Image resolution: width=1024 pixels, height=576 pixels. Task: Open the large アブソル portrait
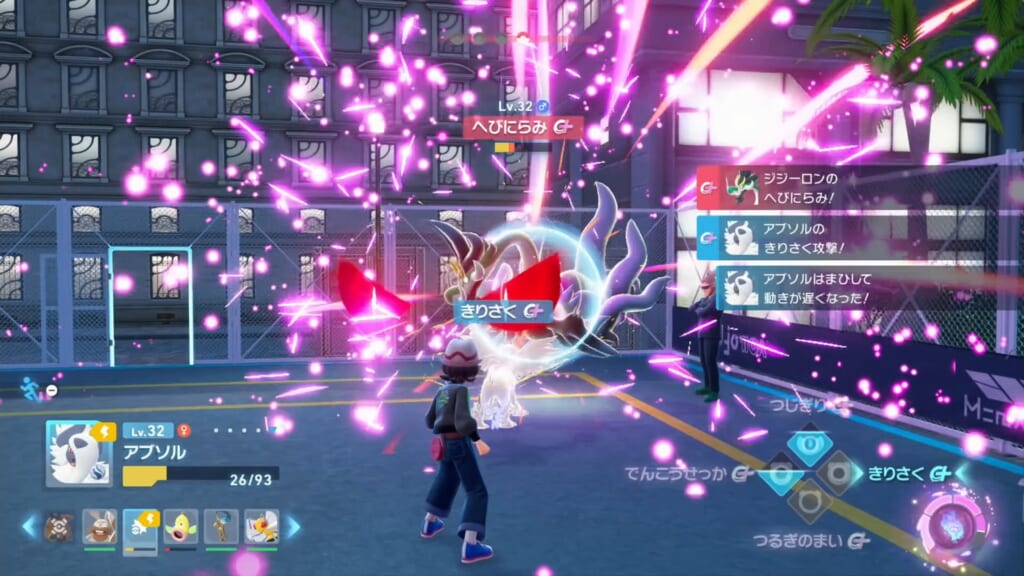click(x=79, y=453)
